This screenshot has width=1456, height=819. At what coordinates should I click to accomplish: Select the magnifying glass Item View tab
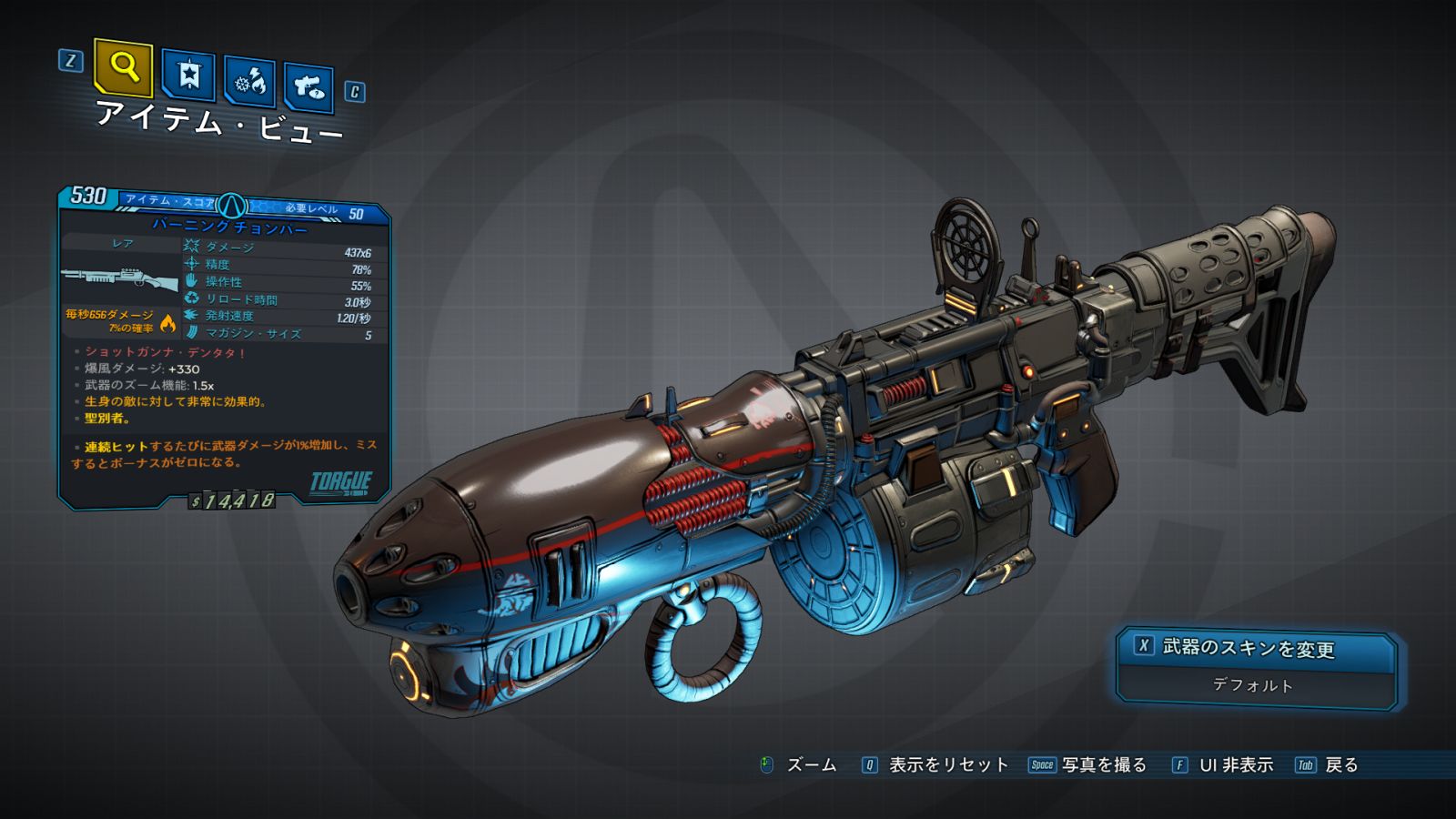click(123, 67)
